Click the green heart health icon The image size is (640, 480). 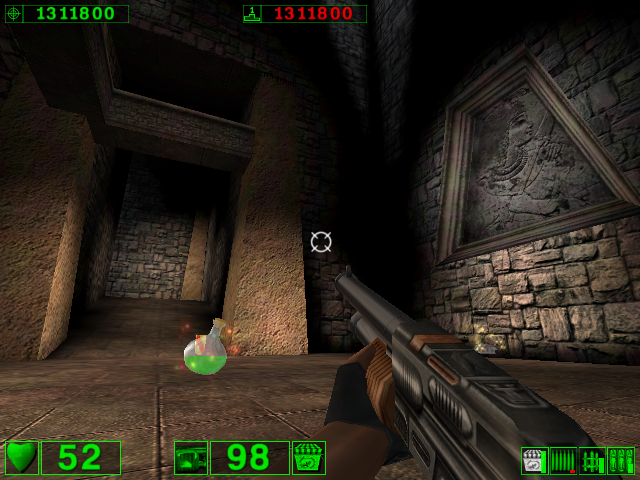[21, 458]
